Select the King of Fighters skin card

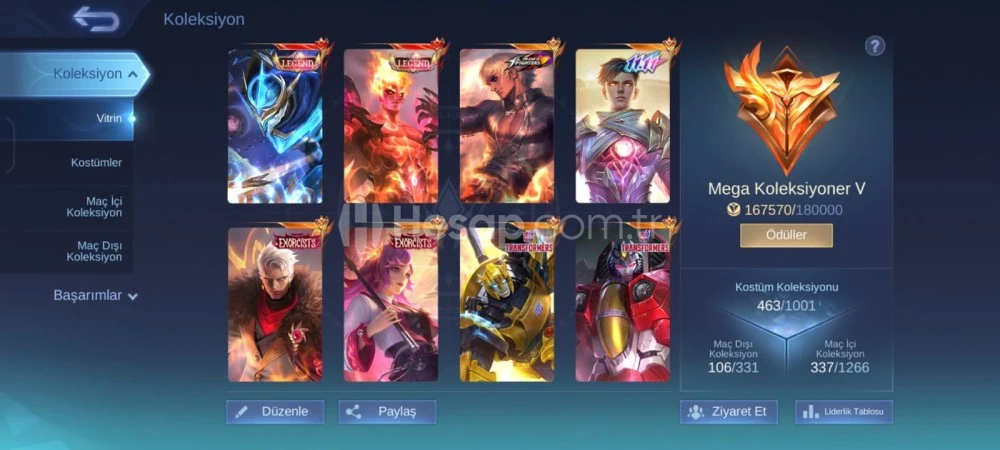[506, 125]
